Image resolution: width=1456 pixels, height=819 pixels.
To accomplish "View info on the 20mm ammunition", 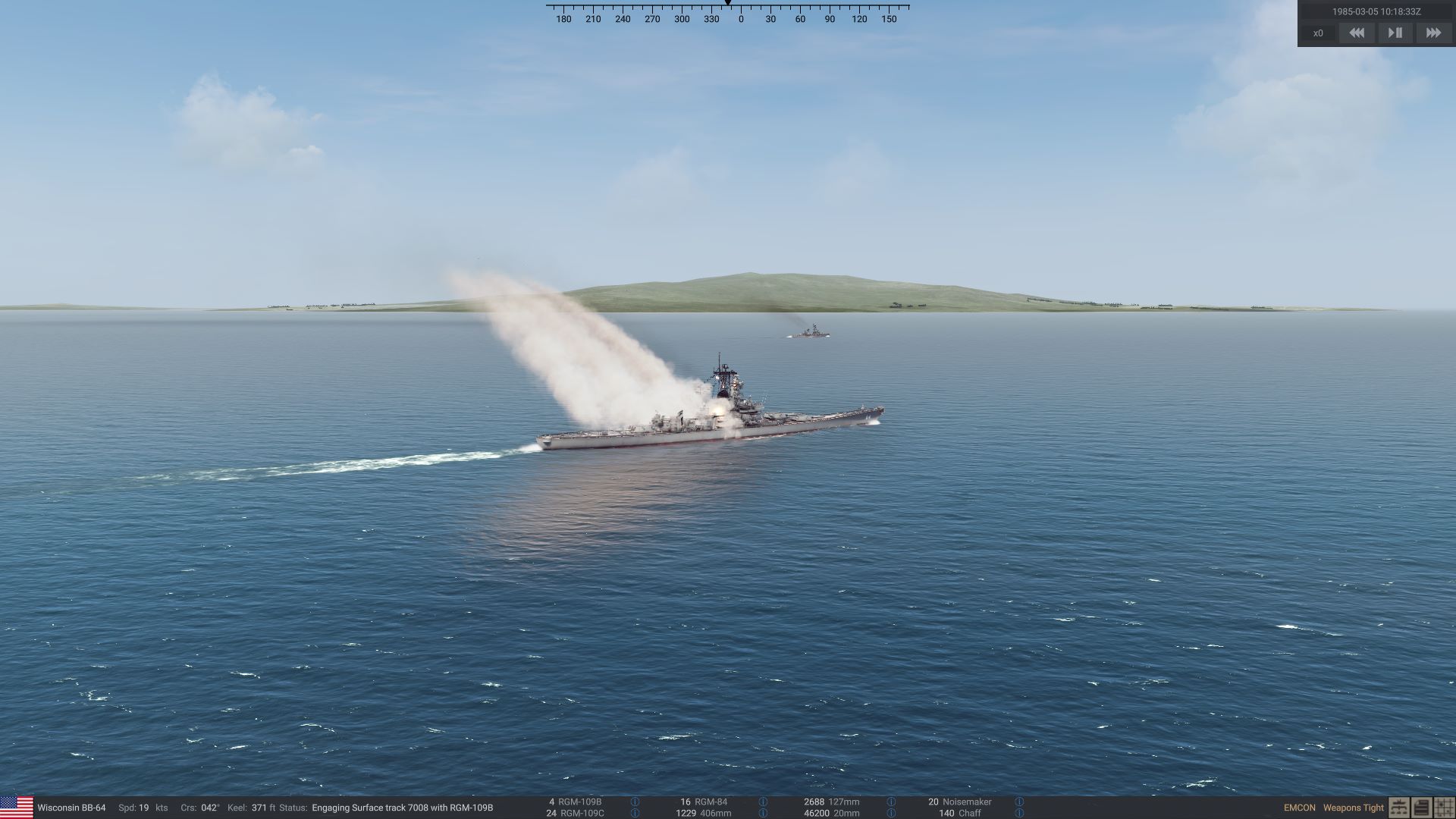I will tap(891, 813).
